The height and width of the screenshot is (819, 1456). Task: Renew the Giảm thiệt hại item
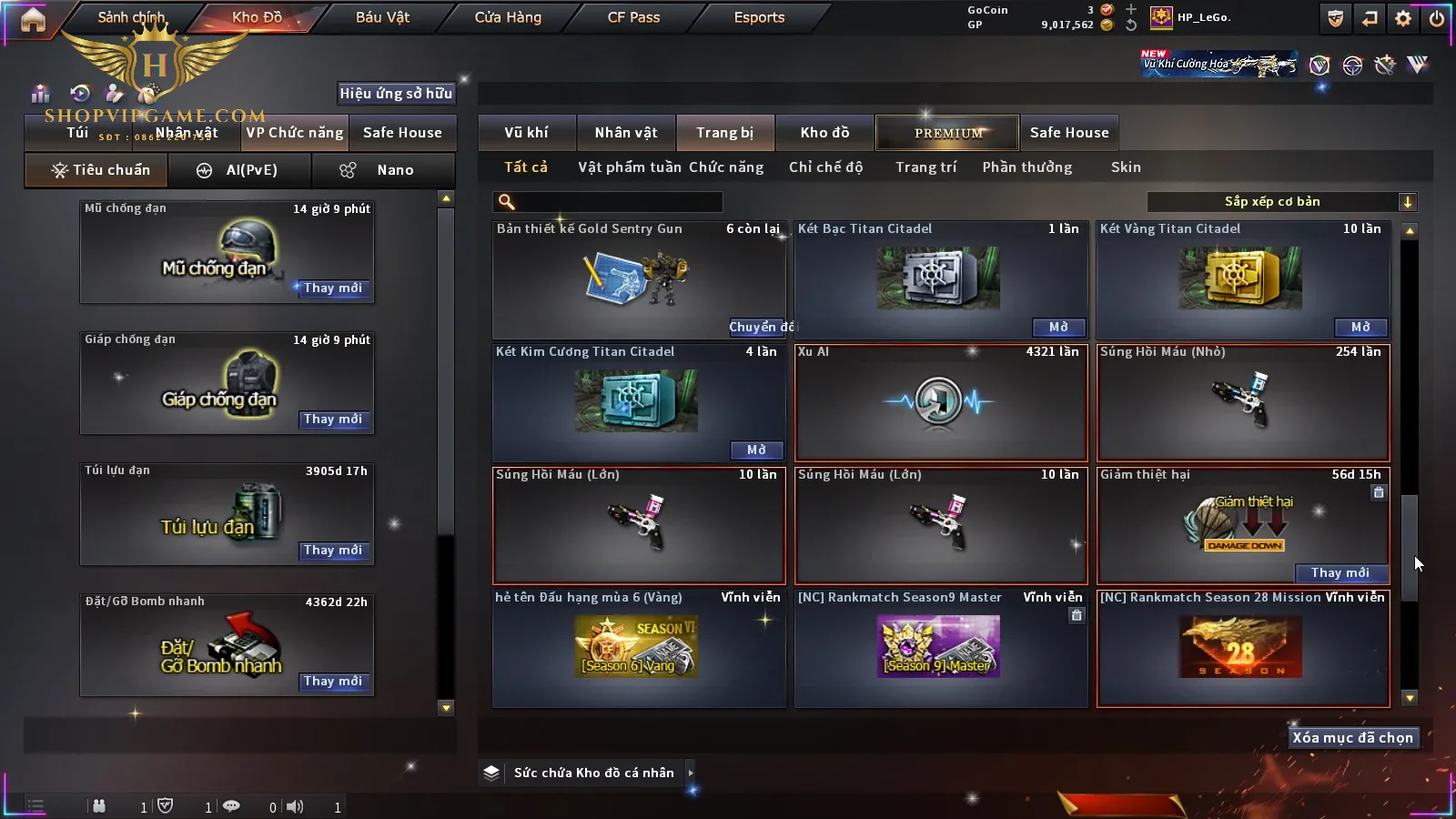point(1340,573)
